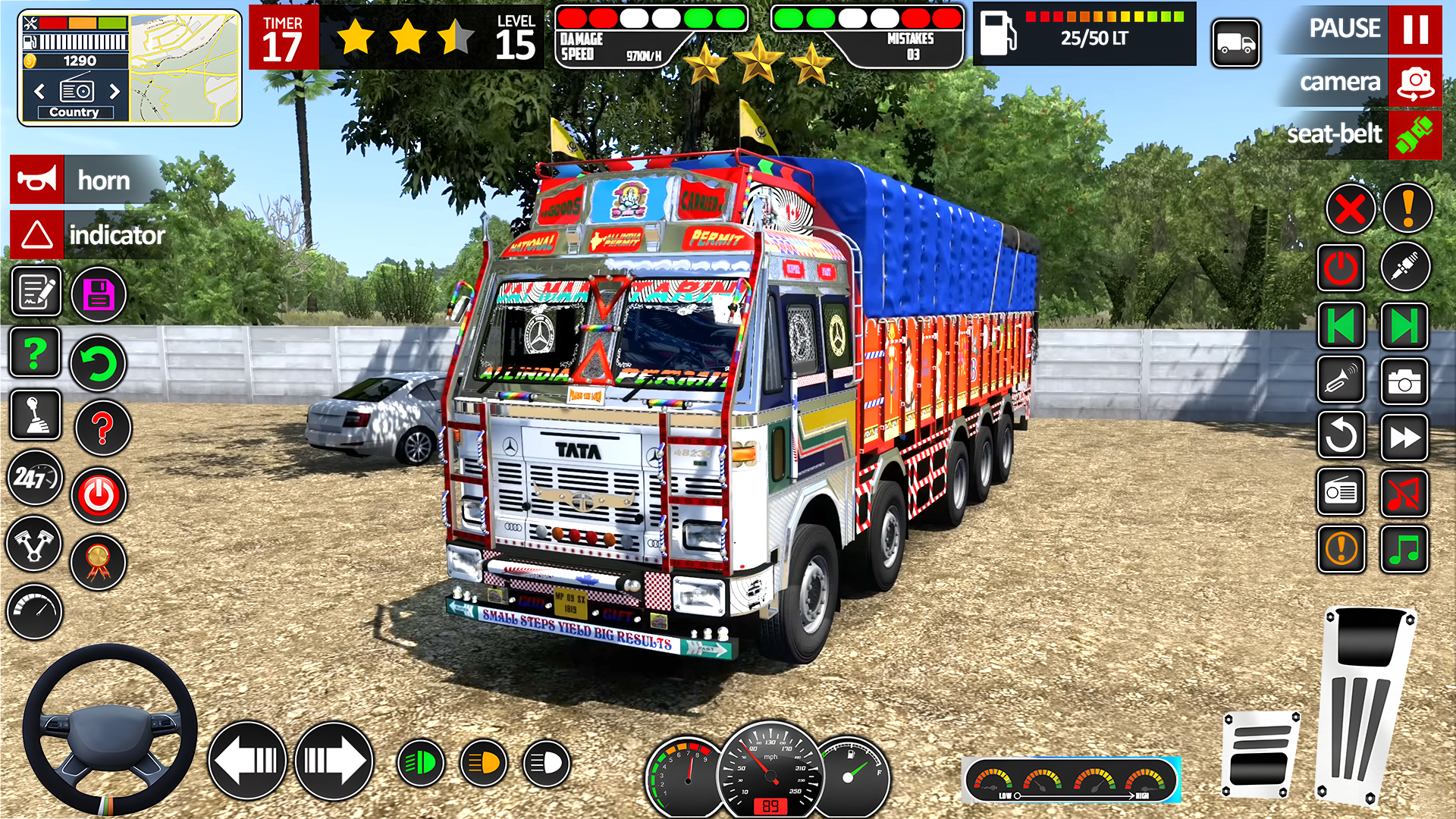Tap the engine power start icon

point(99,497)
